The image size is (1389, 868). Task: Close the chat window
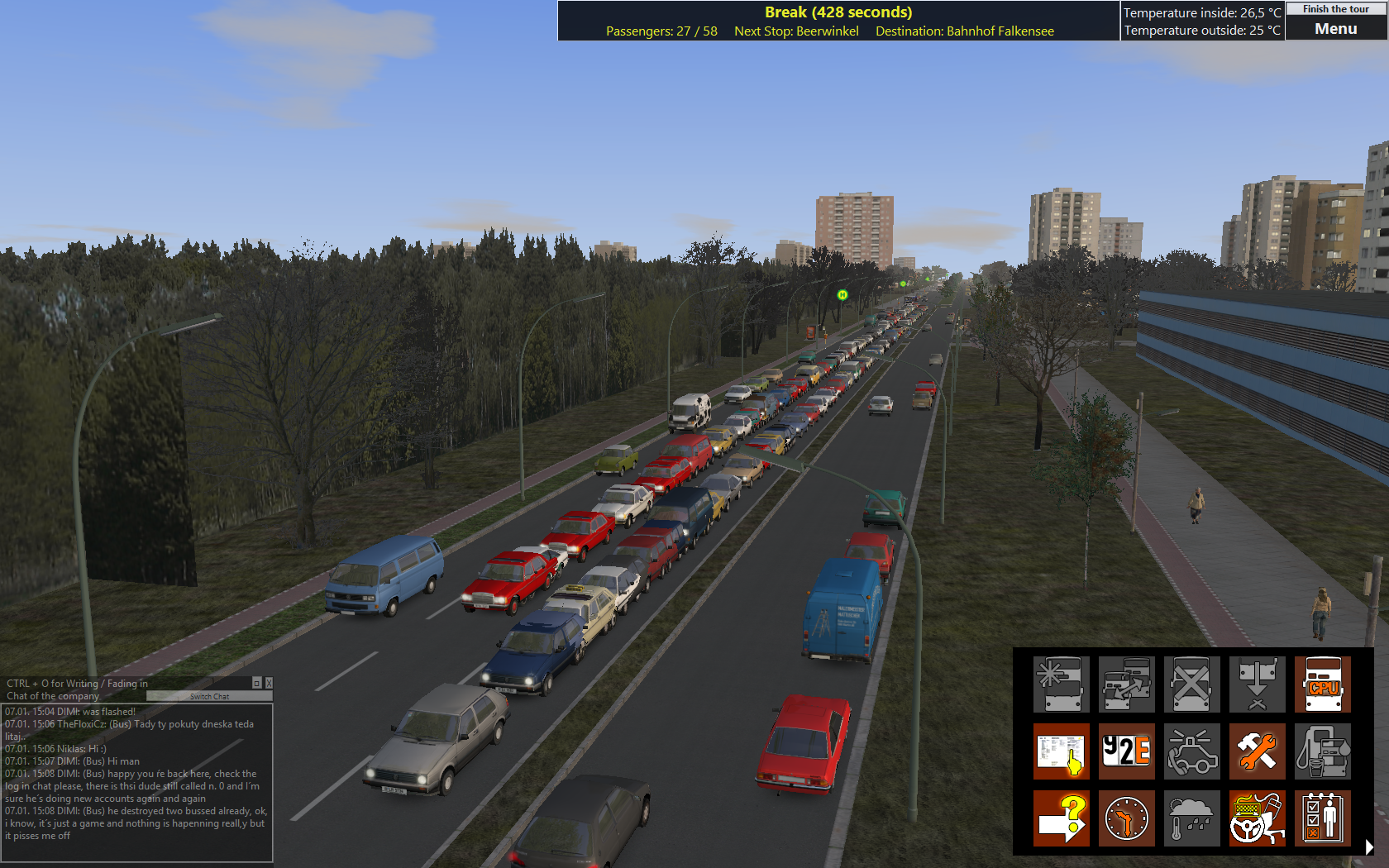tap(269, 684)
